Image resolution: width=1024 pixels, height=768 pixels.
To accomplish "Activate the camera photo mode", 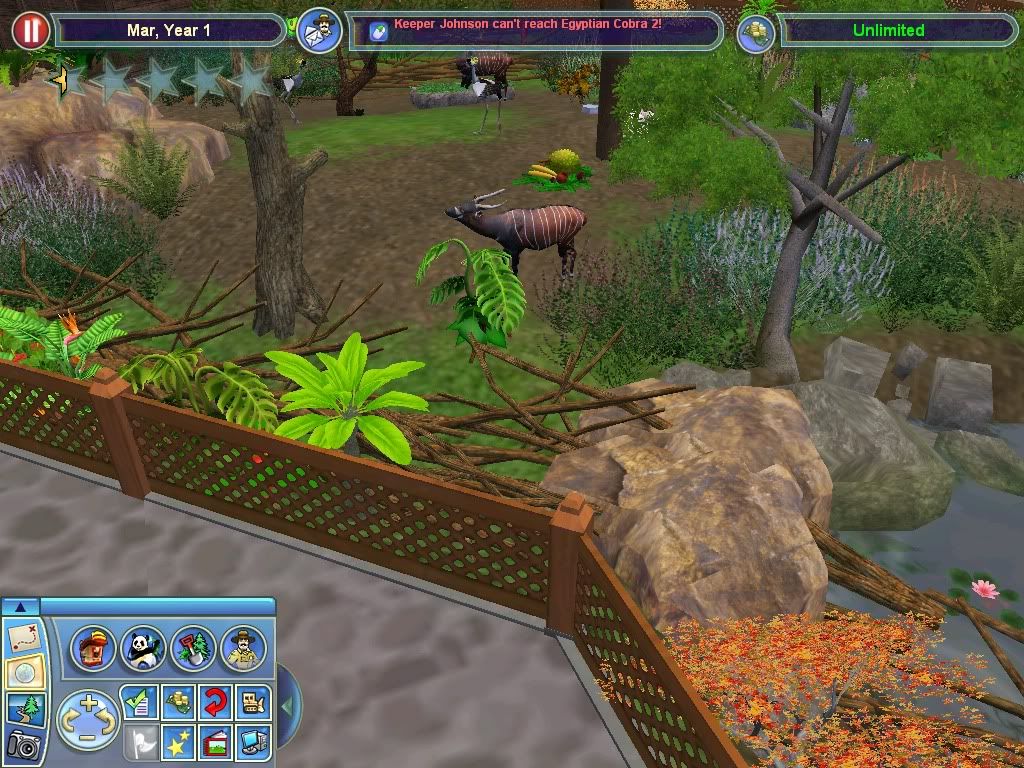I will (x=22, y=744).
